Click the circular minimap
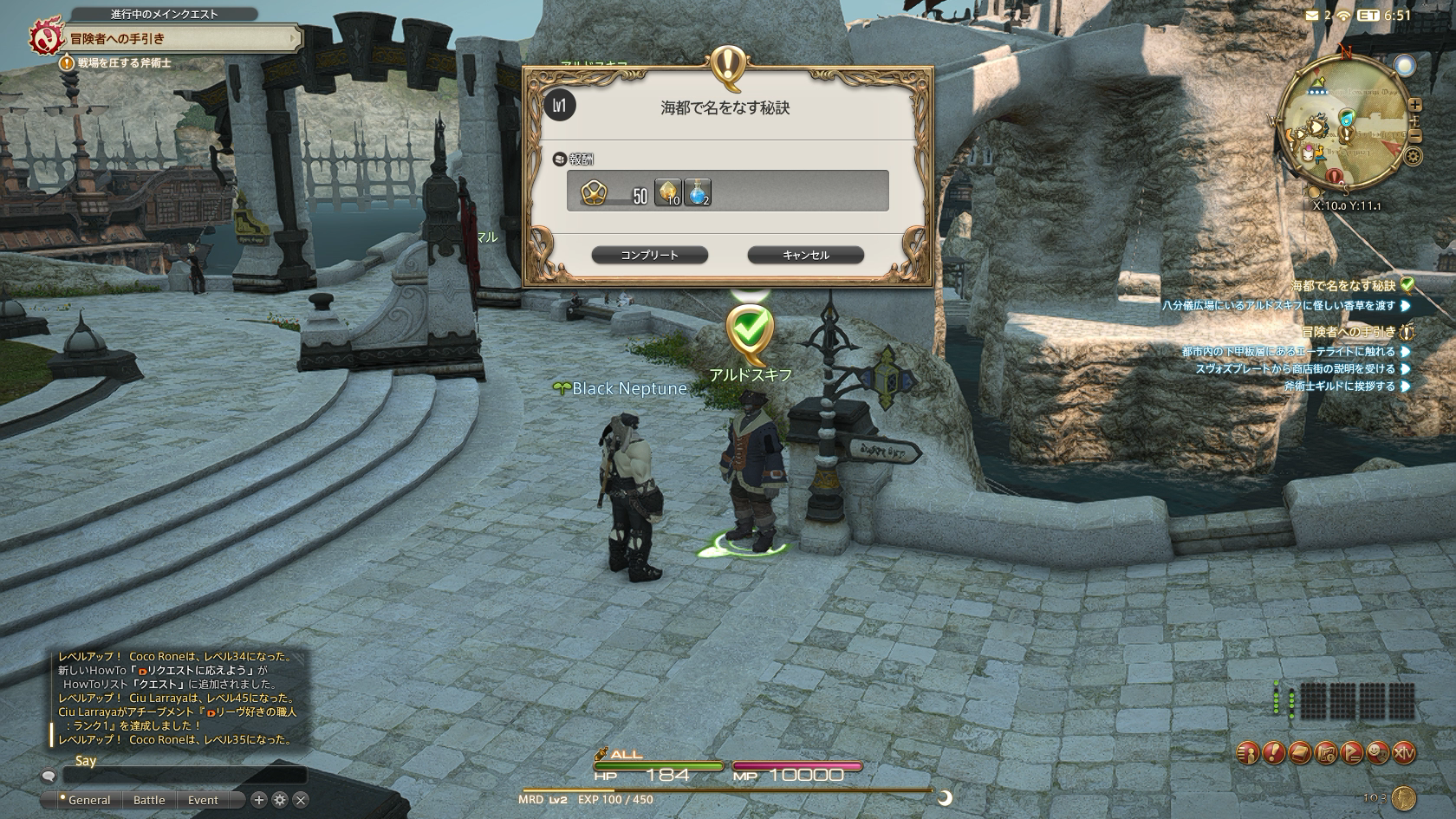The height and width of the screenshot is (819, 1456). 1343,130
